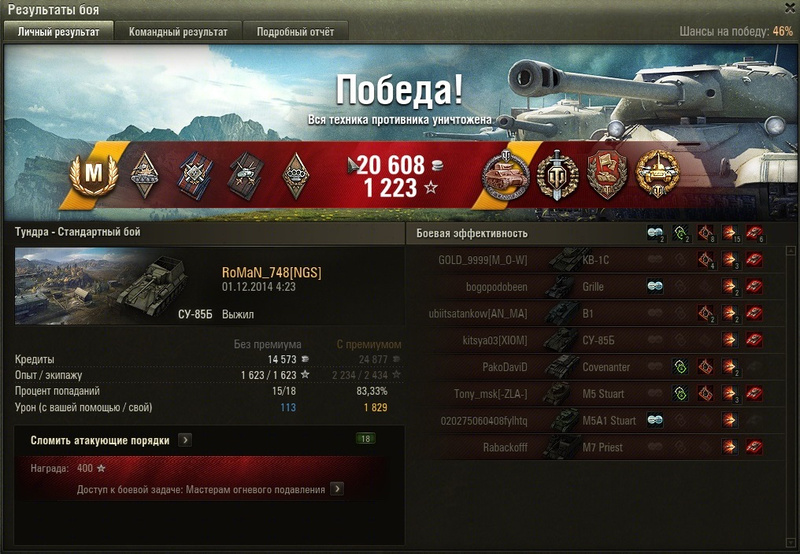
Task: Expand the Сломить атакующие порядки mission arrow
Action: click(x=186, y=439)
